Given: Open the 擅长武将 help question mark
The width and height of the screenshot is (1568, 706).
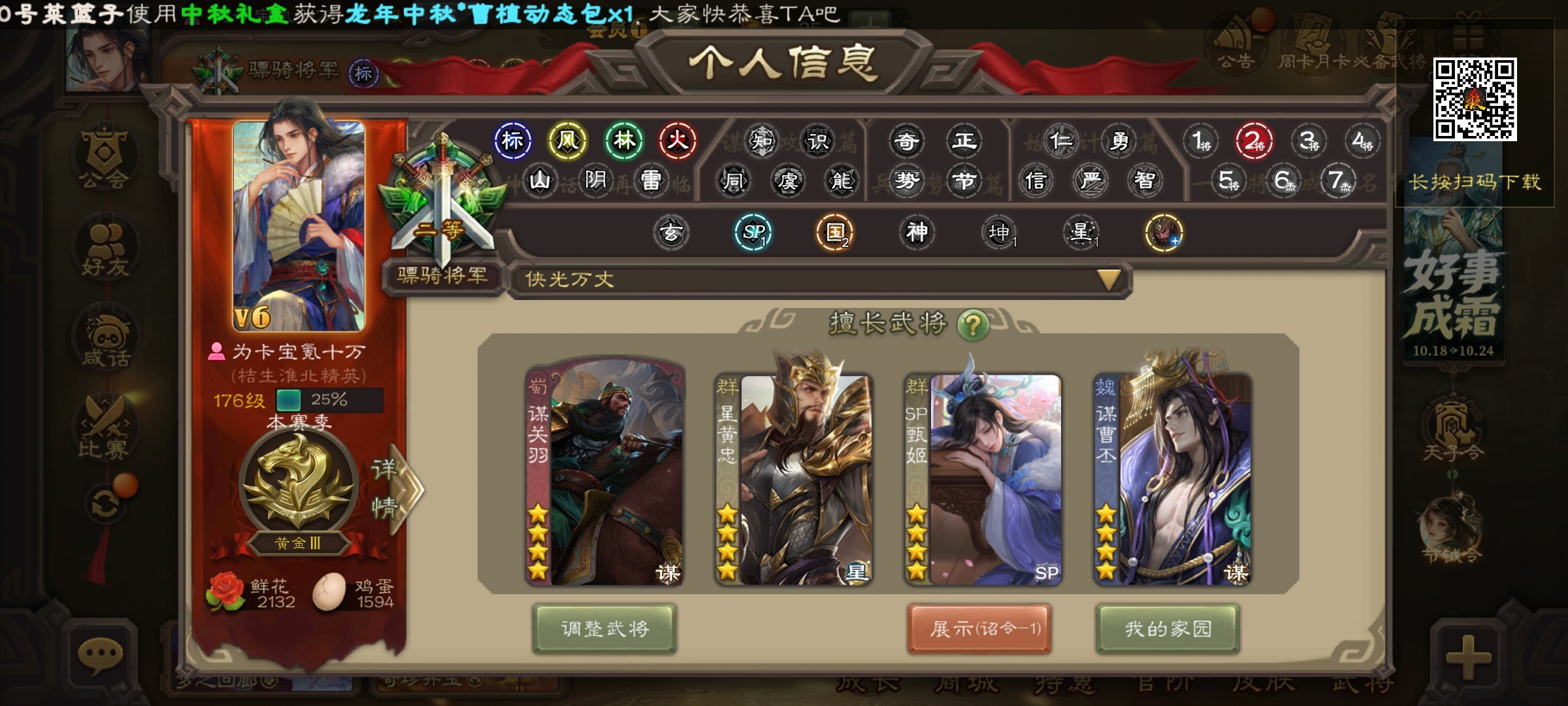Looking at the screenshot, I should 973,324.
